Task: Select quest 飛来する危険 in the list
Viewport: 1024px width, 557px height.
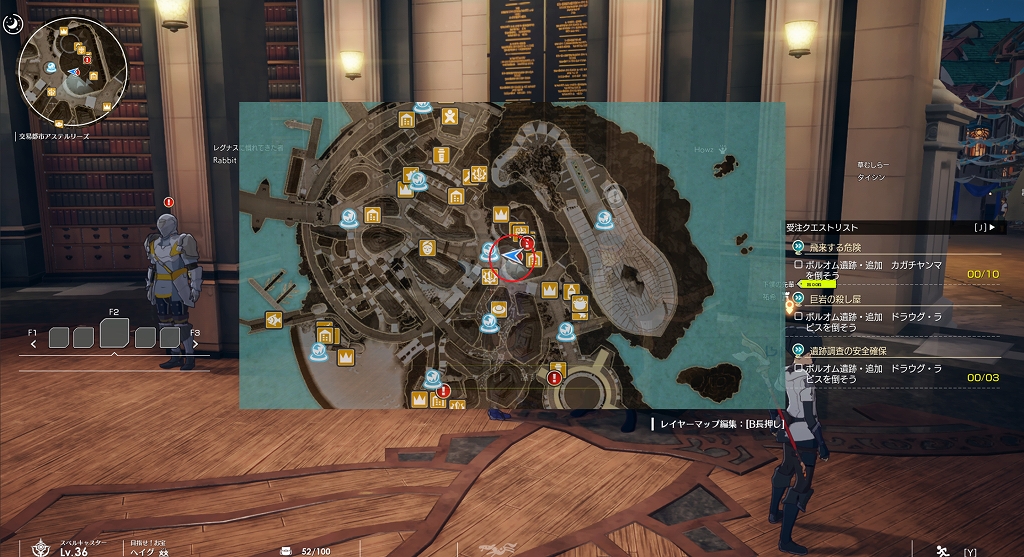Action: tap(836, 247)
